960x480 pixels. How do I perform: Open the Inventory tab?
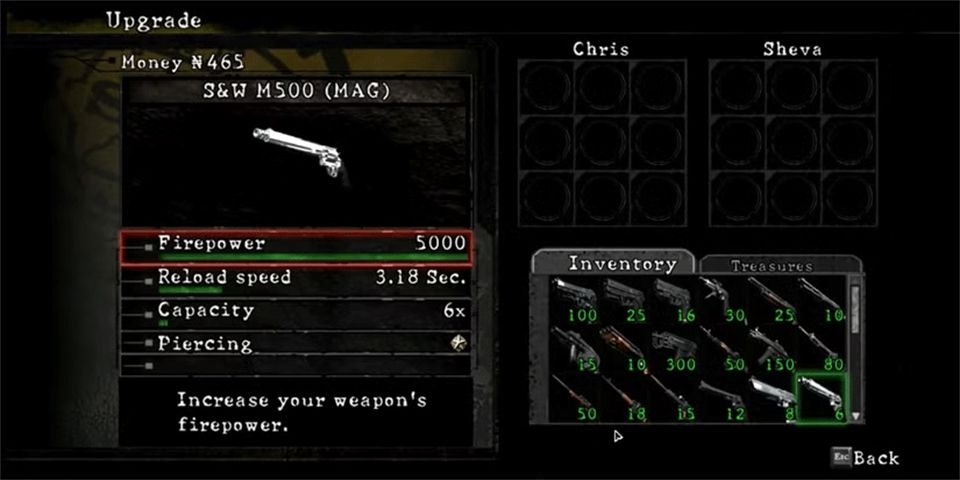tap(614, 264)
